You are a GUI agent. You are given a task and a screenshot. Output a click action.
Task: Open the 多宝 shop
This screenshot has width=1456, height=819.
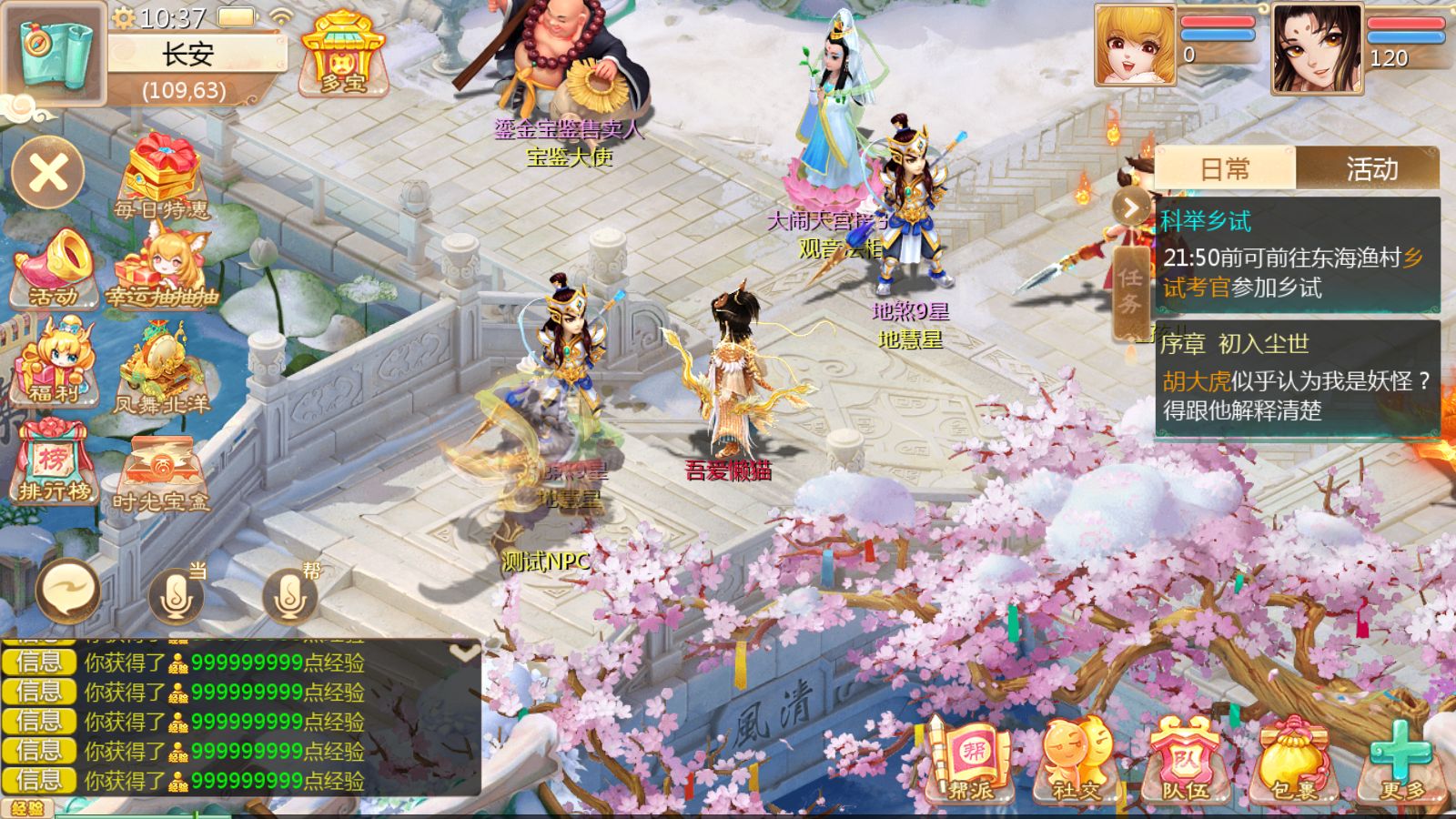point(341,59)
